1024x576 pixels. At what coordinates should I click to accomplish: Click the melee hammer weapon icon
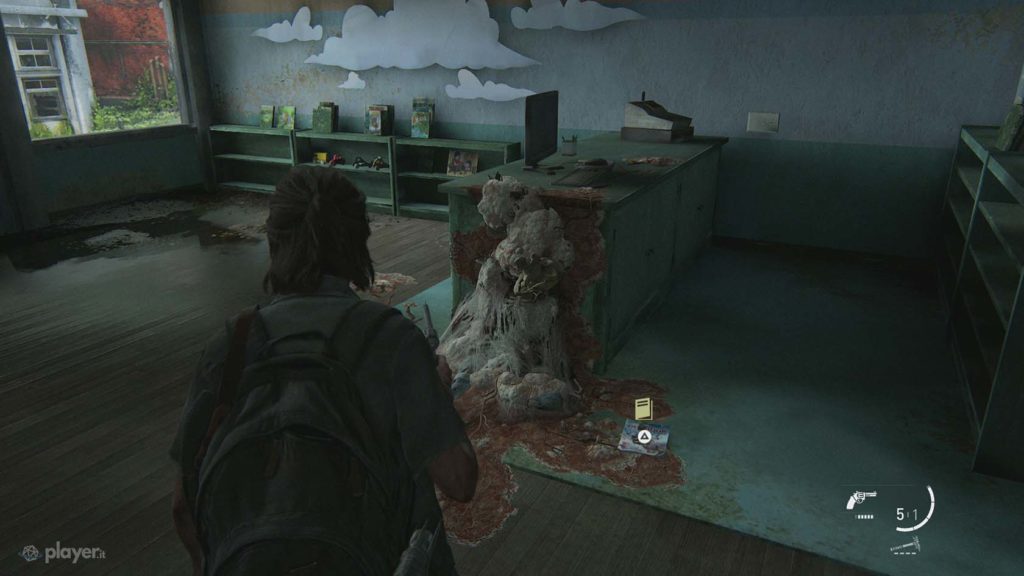[903, 544]
